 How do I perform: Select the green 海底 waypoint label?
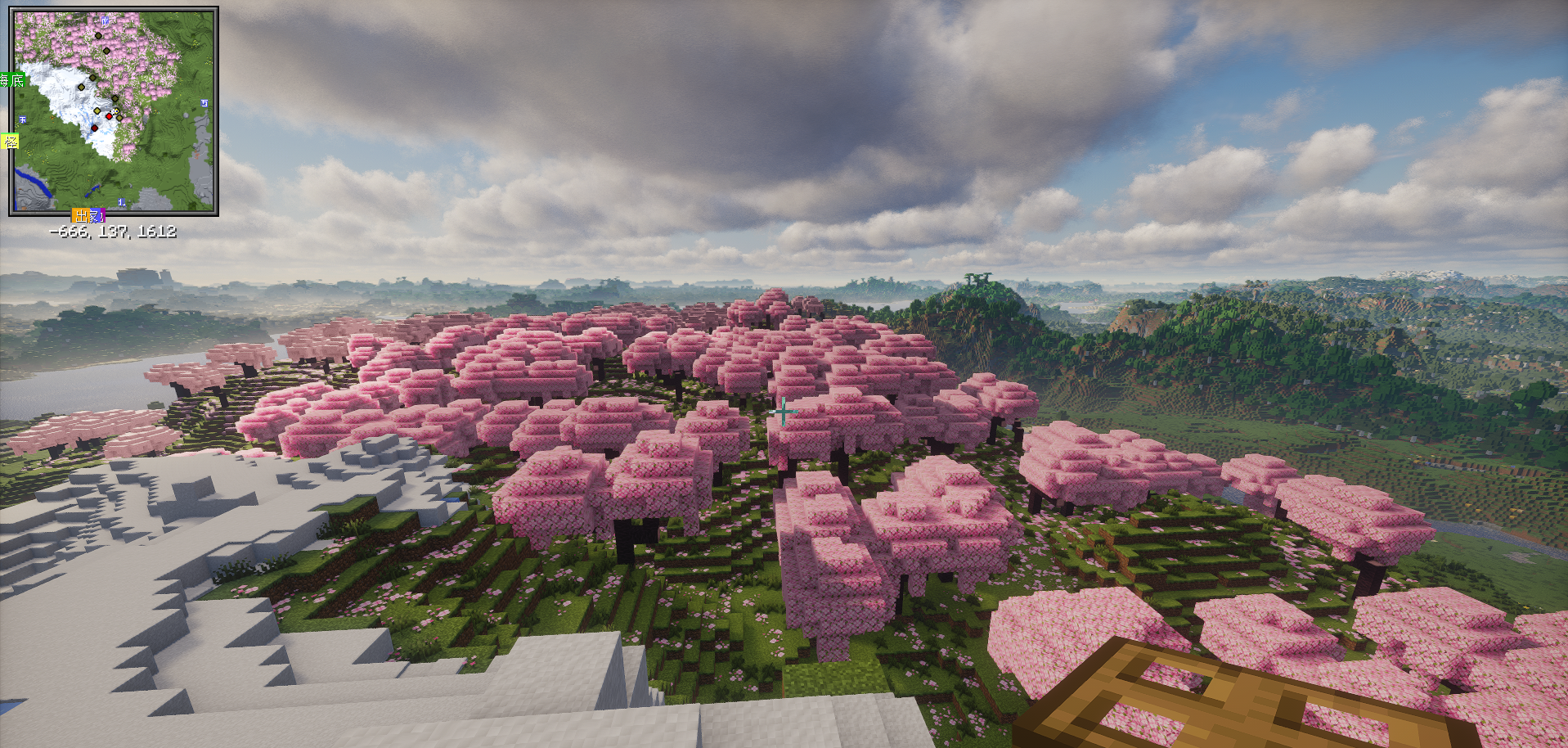click(x=12, y=79)
